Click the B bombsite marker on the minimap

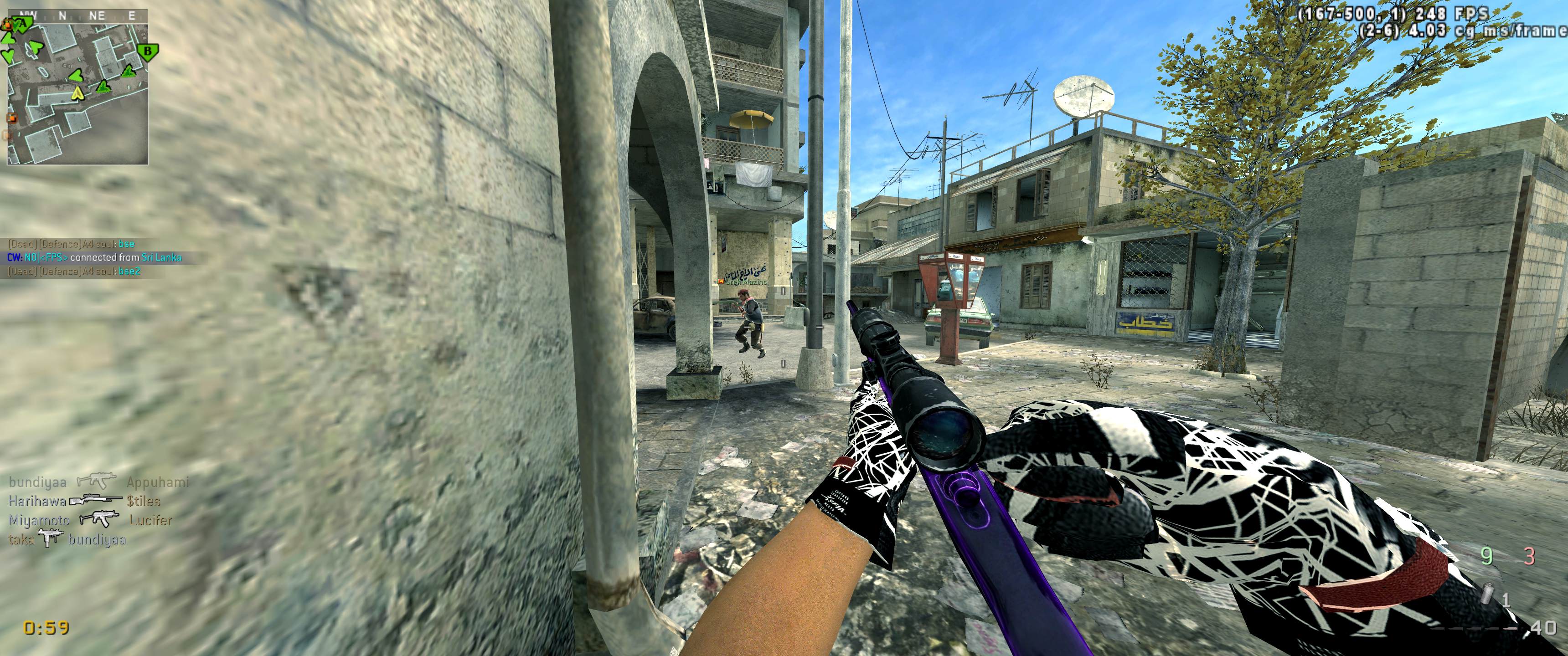pos(146,51)
